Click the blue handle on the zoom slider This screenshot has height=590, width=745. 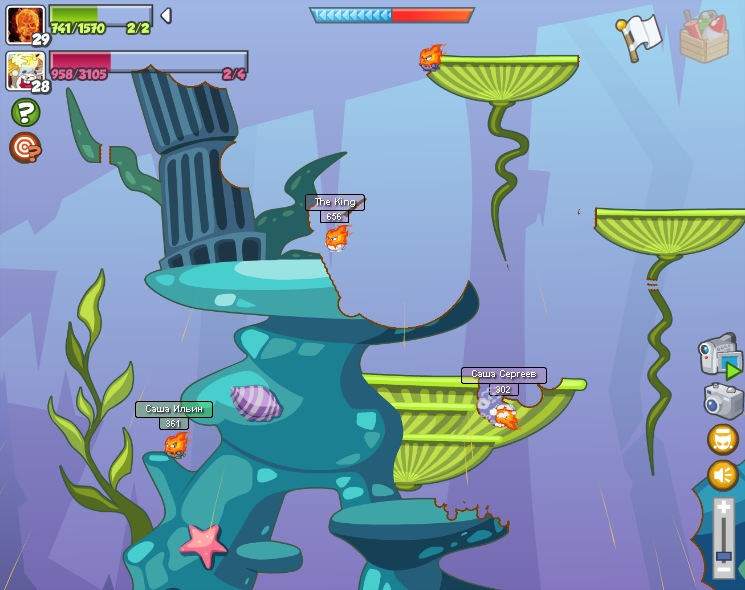pos(723,555)
